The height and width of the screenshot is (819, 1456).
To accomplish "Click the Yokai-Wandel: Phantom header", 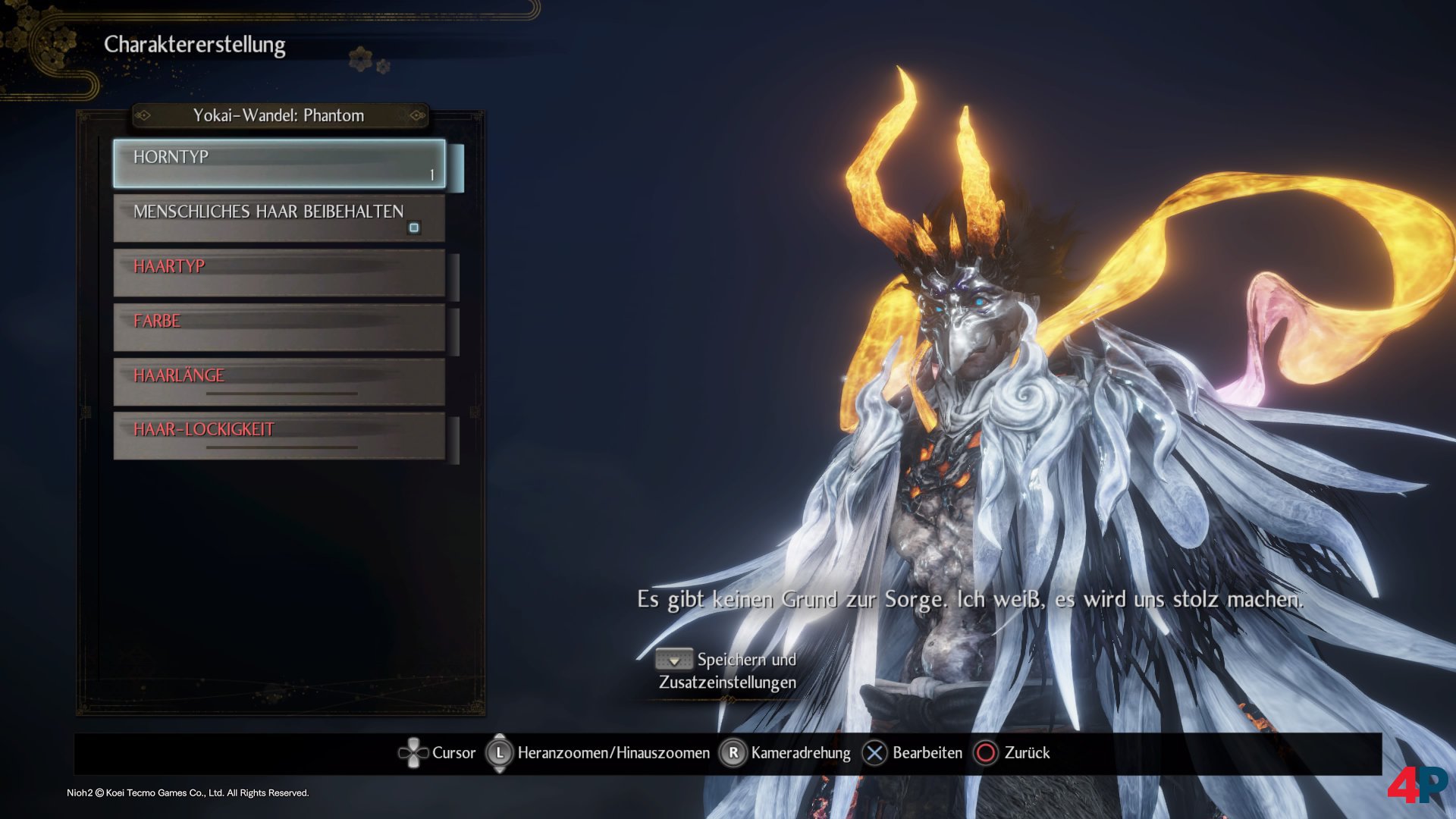I will (279, 115).
